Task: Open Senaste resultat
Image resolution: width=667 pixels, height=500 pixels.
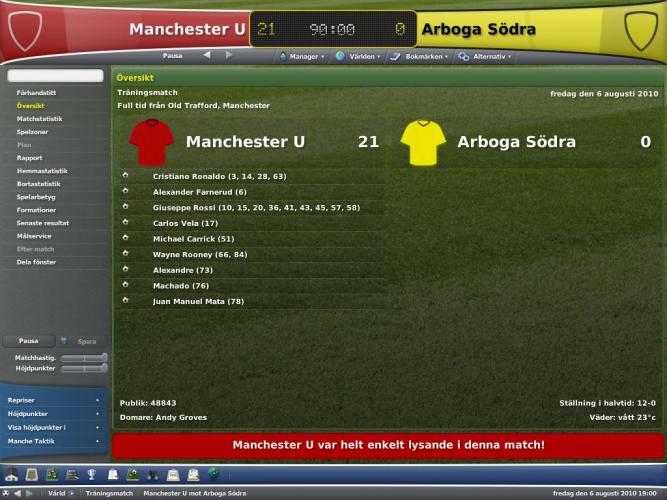Action: [x=42, y=222]
